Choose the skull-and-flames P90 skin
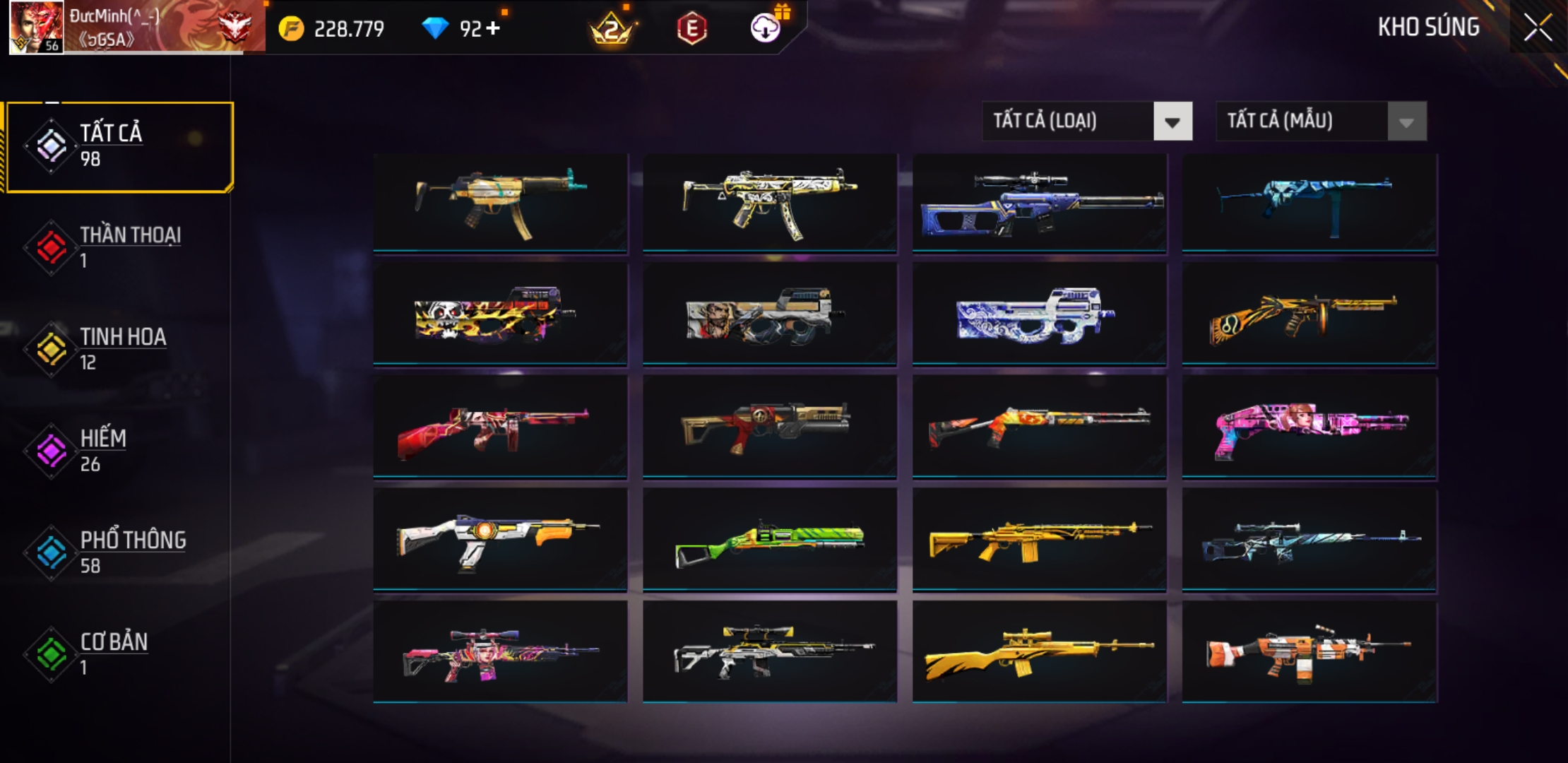1568x763 pixels. tap(500, 314)
